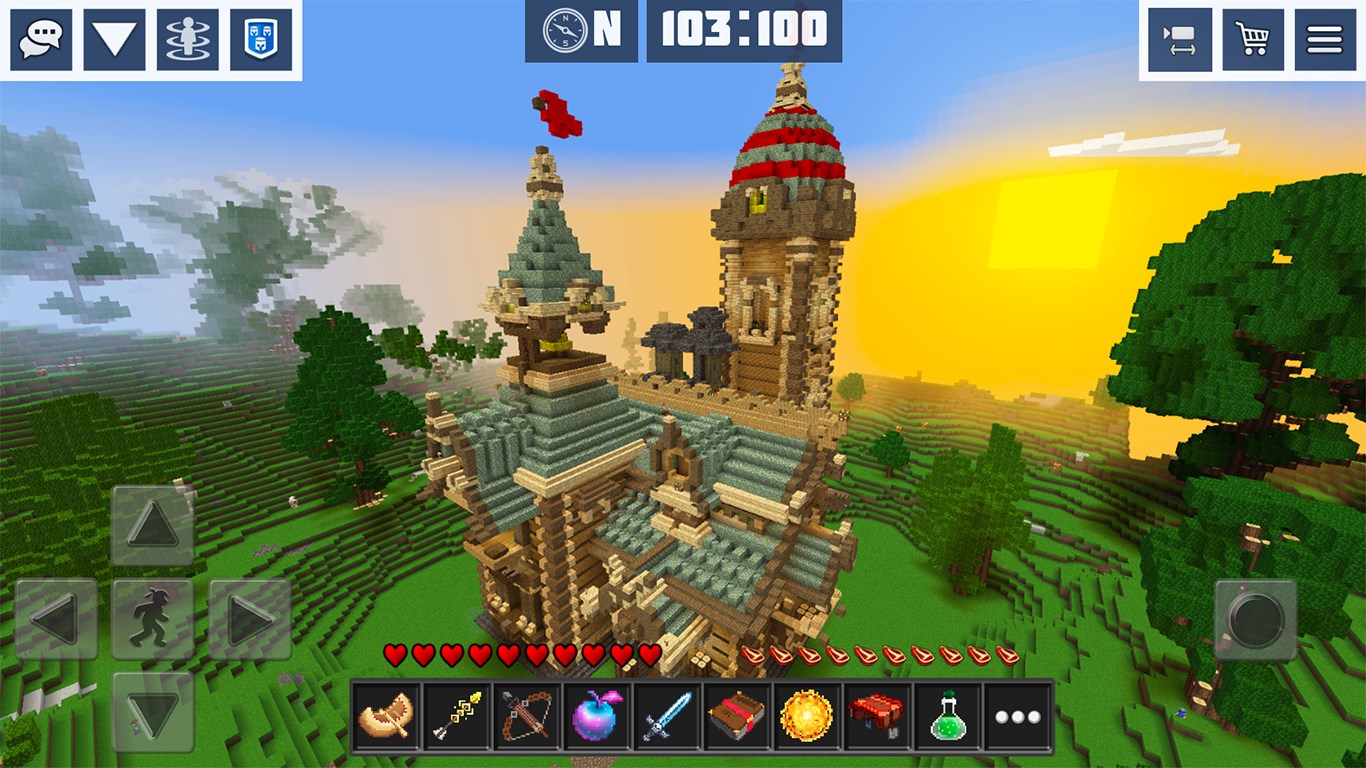
Task: Equip the diamond sword
Action: (x=660, y=718)
